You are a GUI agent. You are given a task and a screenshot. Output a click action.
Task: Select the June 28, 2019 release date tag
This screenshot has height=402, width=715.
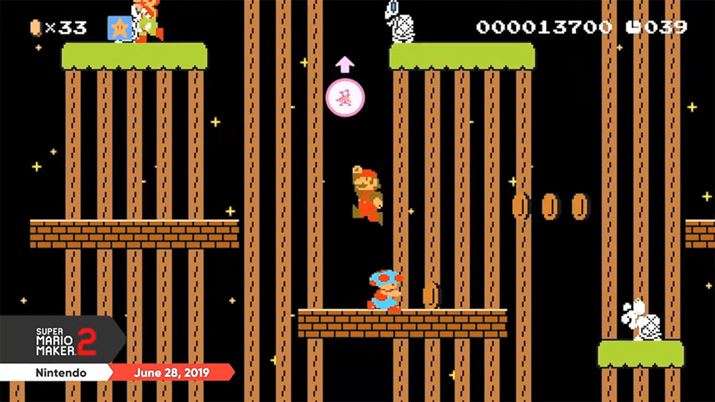coord(176,372)
